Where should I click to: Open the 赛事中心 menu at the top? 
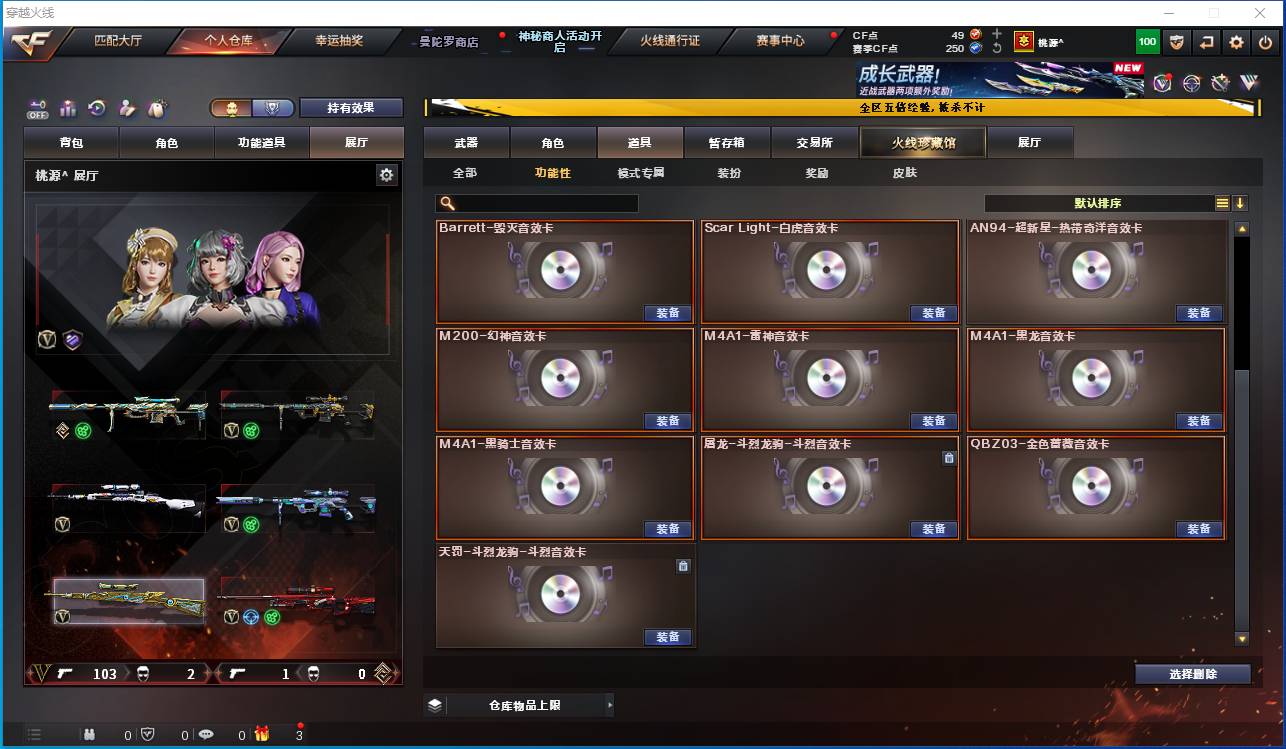pos(781,42)
